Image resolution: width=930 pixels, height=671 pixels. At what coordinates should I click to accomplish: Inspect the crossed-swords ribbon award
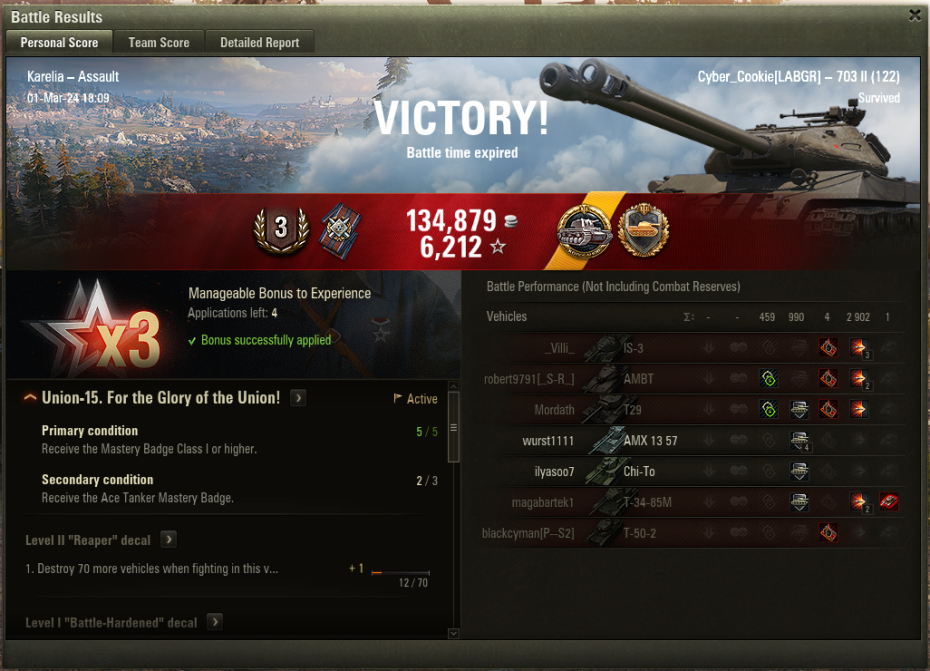pos(337,231)
